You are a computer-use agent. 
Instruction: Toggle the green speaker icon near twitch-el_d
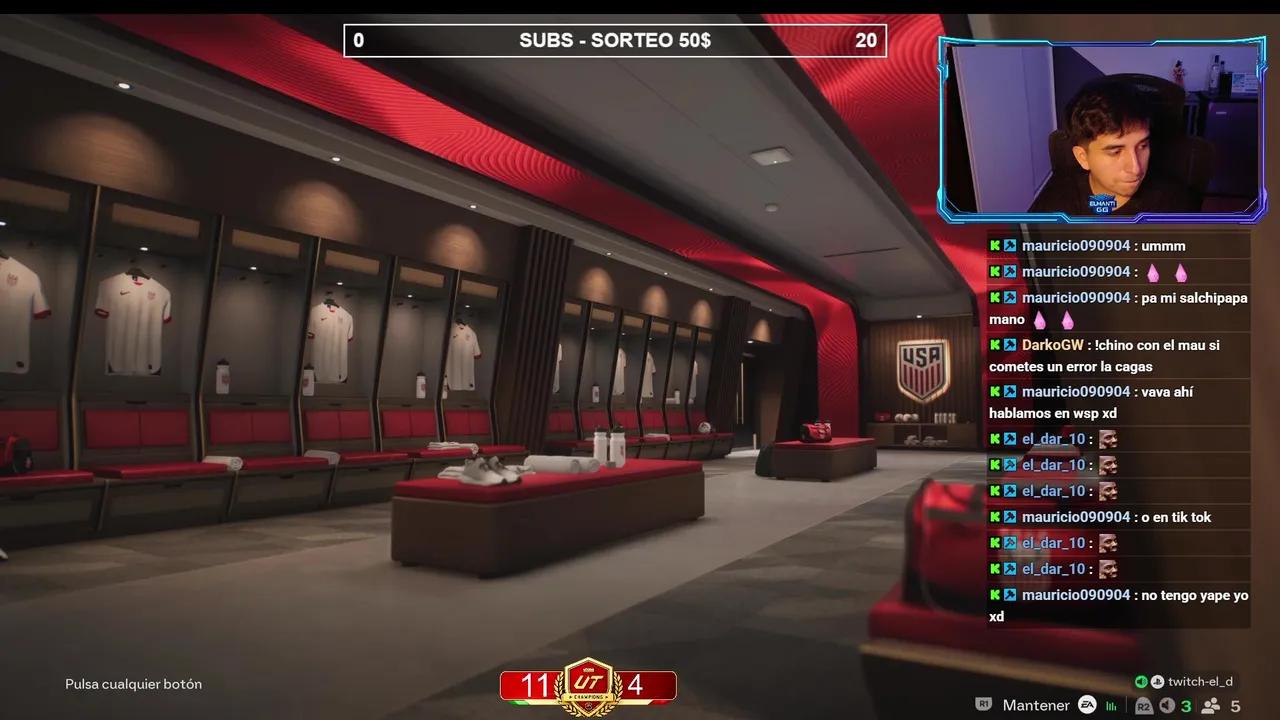(1141, 681)
